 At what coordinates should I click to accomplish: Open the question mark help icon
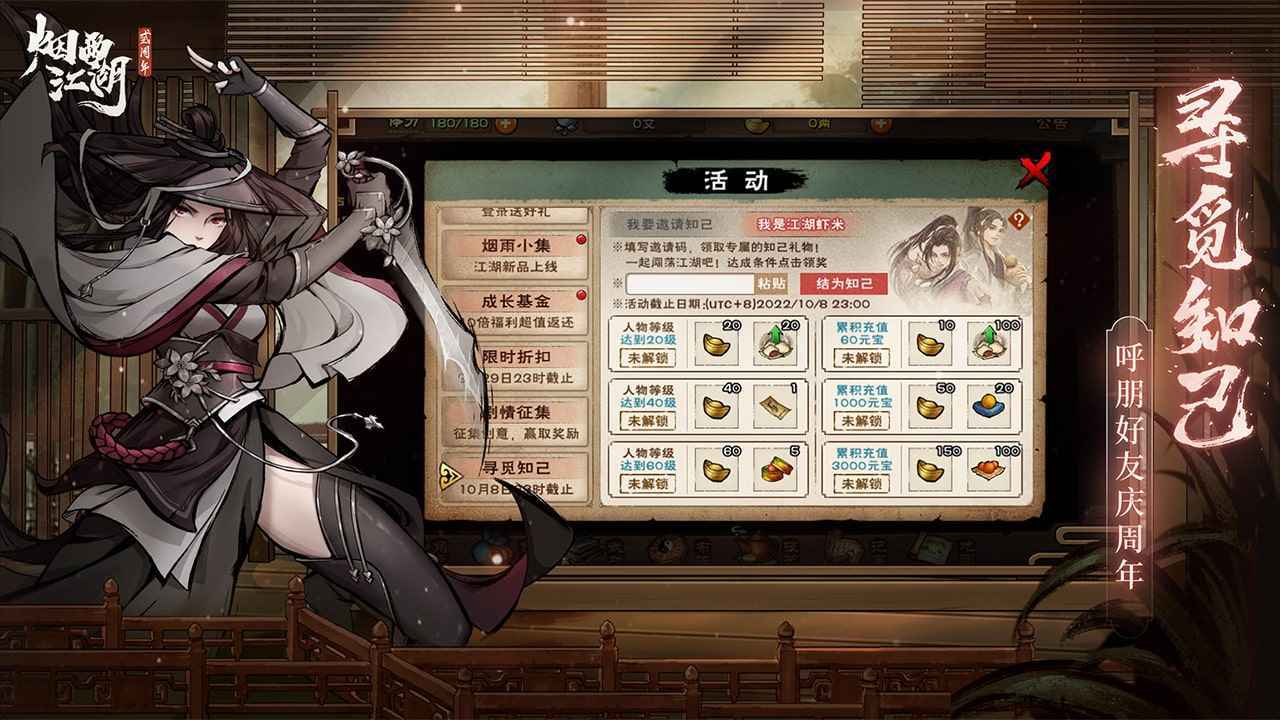click(x=1019, y=220)
